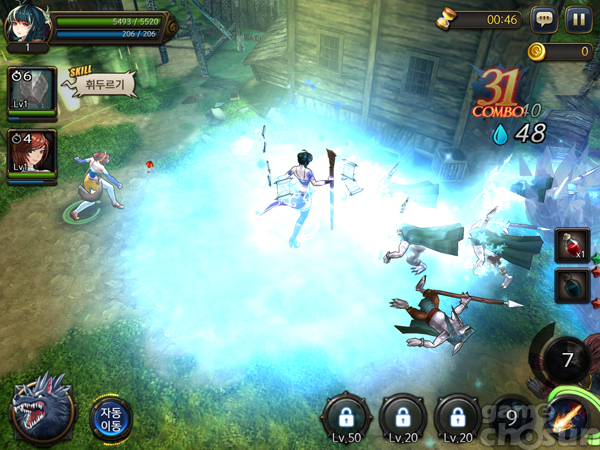Screen dimensions: 600x450
Task: Activate the blue dragon beast icon
Action: [x=42, y=410]
